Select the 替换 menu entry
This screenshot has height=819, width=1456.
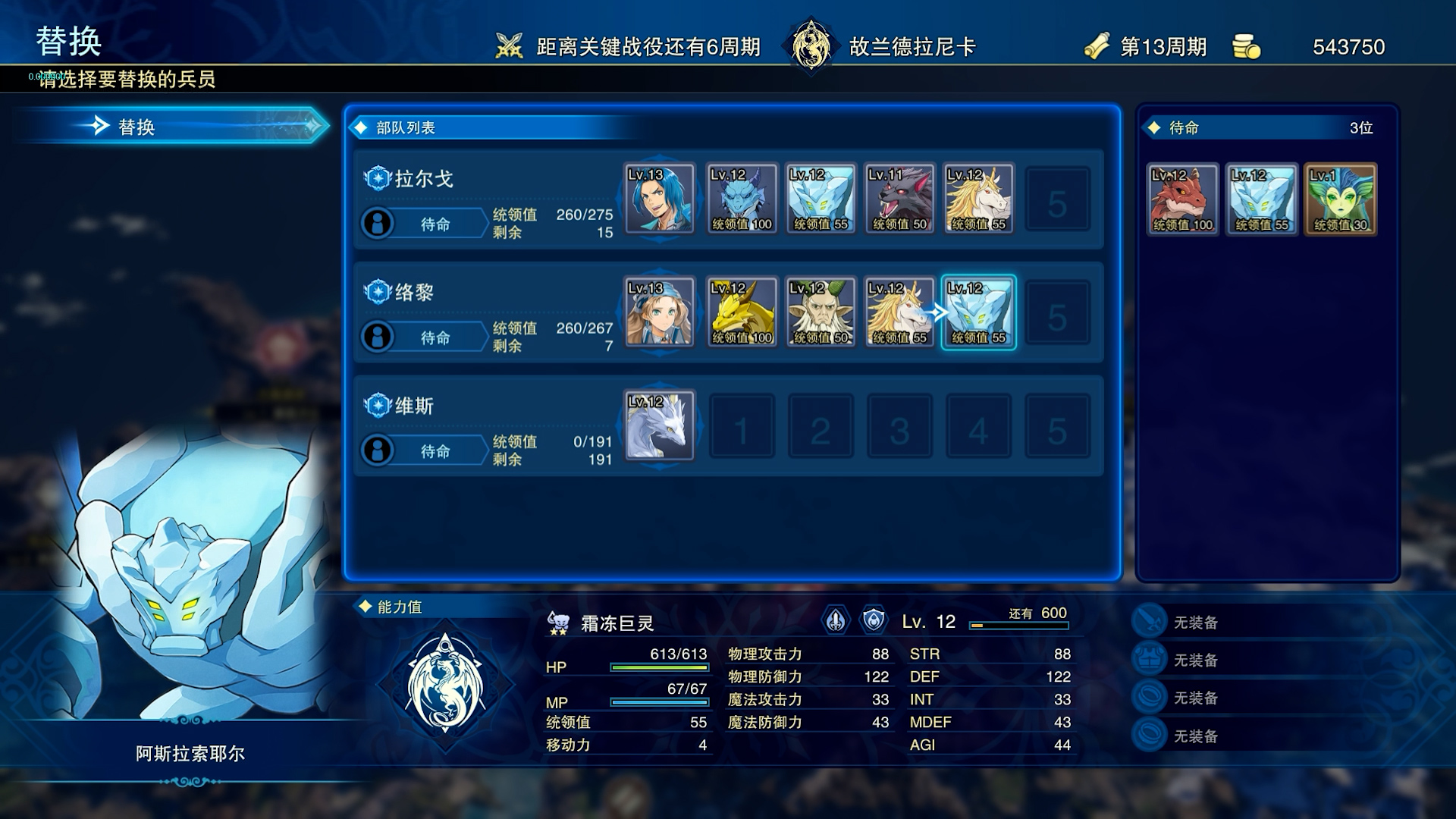pos(173,127)
